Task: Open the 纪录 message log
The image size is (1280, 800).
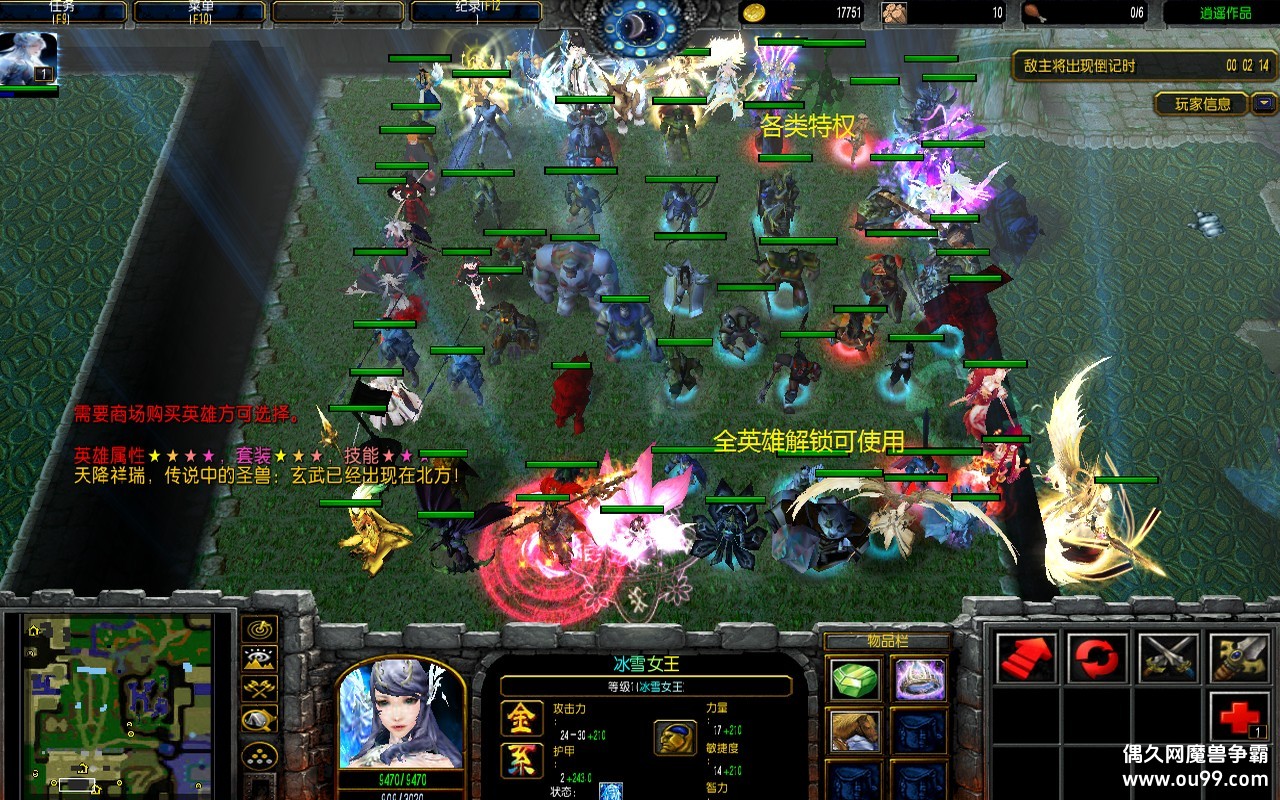Action: click(476, 12)
